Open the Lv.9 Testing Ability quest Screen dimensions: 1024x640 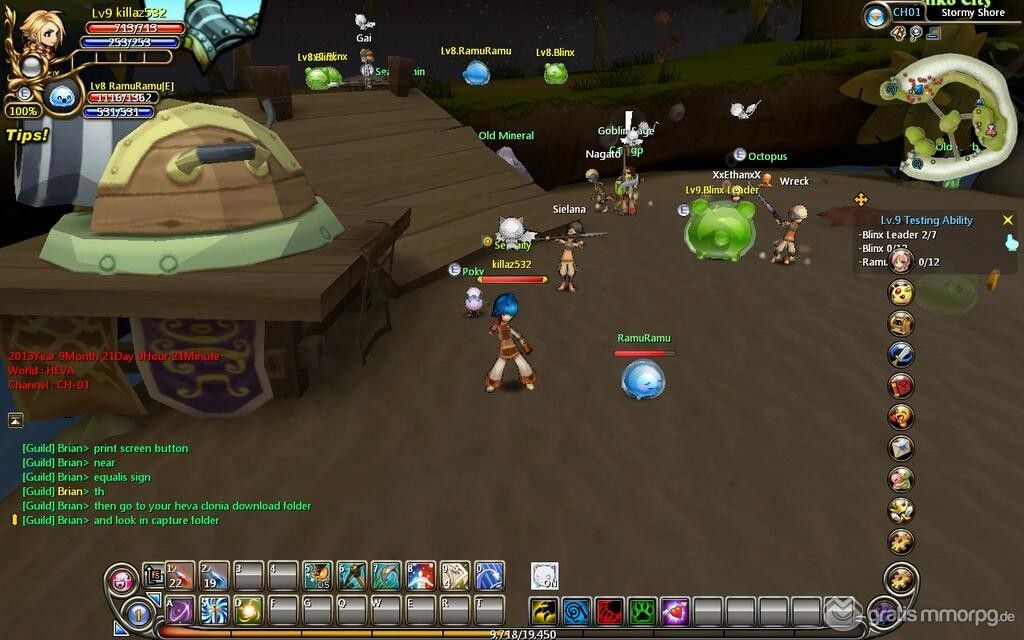point(926,220)
